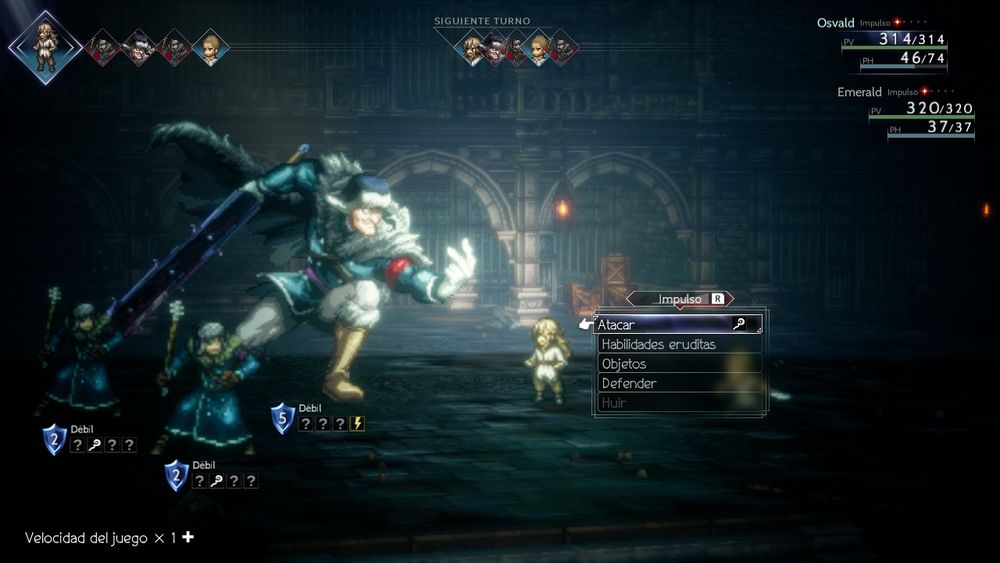The height and width of the screenshot is (563, 1000).
Task: Click the shield icon showing 5
Action: pyautogui.click(x=283, y=418)
